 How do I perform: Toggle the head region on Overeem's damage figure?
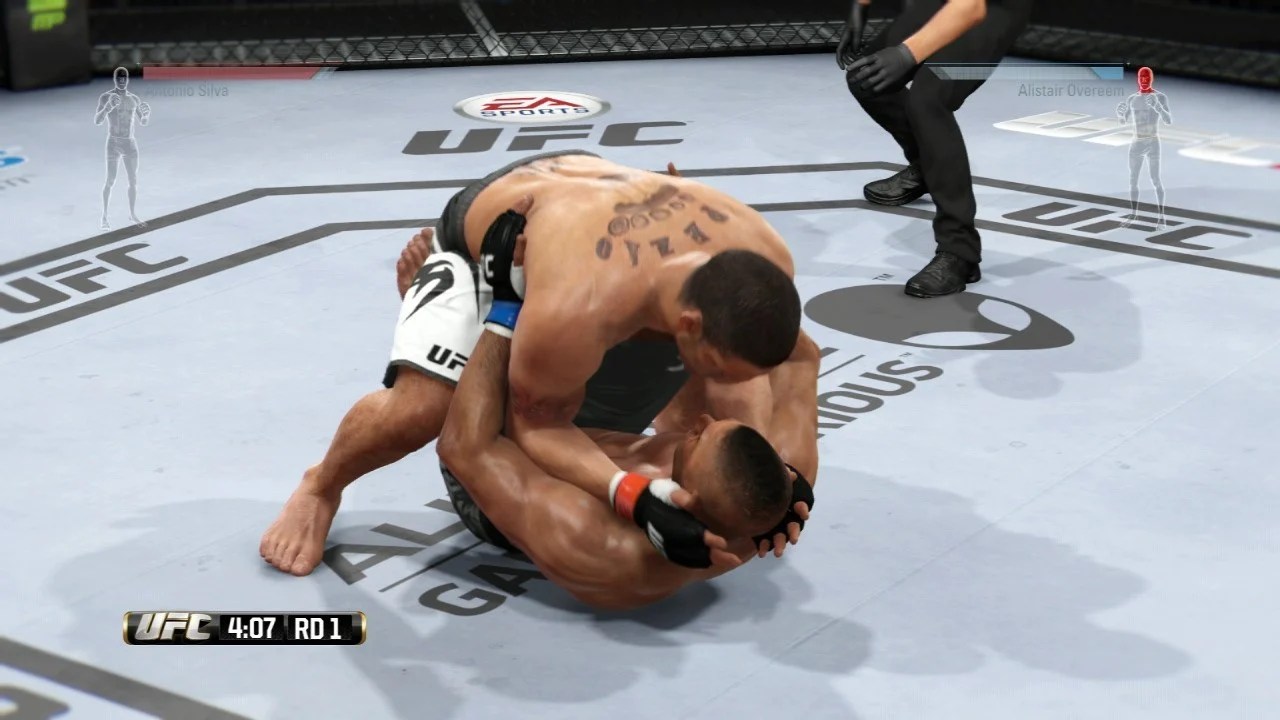1145,80
